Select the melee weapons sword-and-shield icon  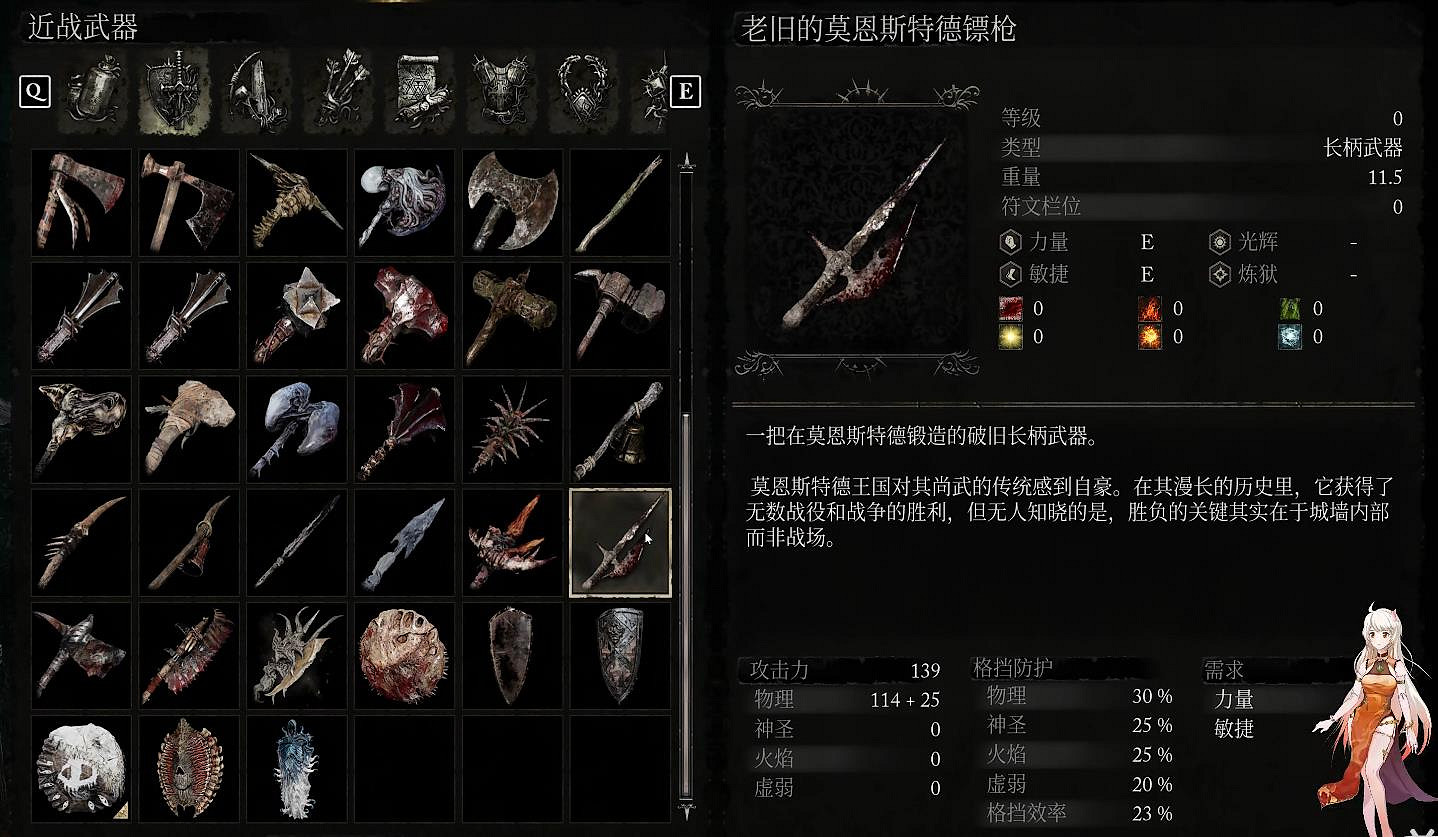click(x=175, y=92)
